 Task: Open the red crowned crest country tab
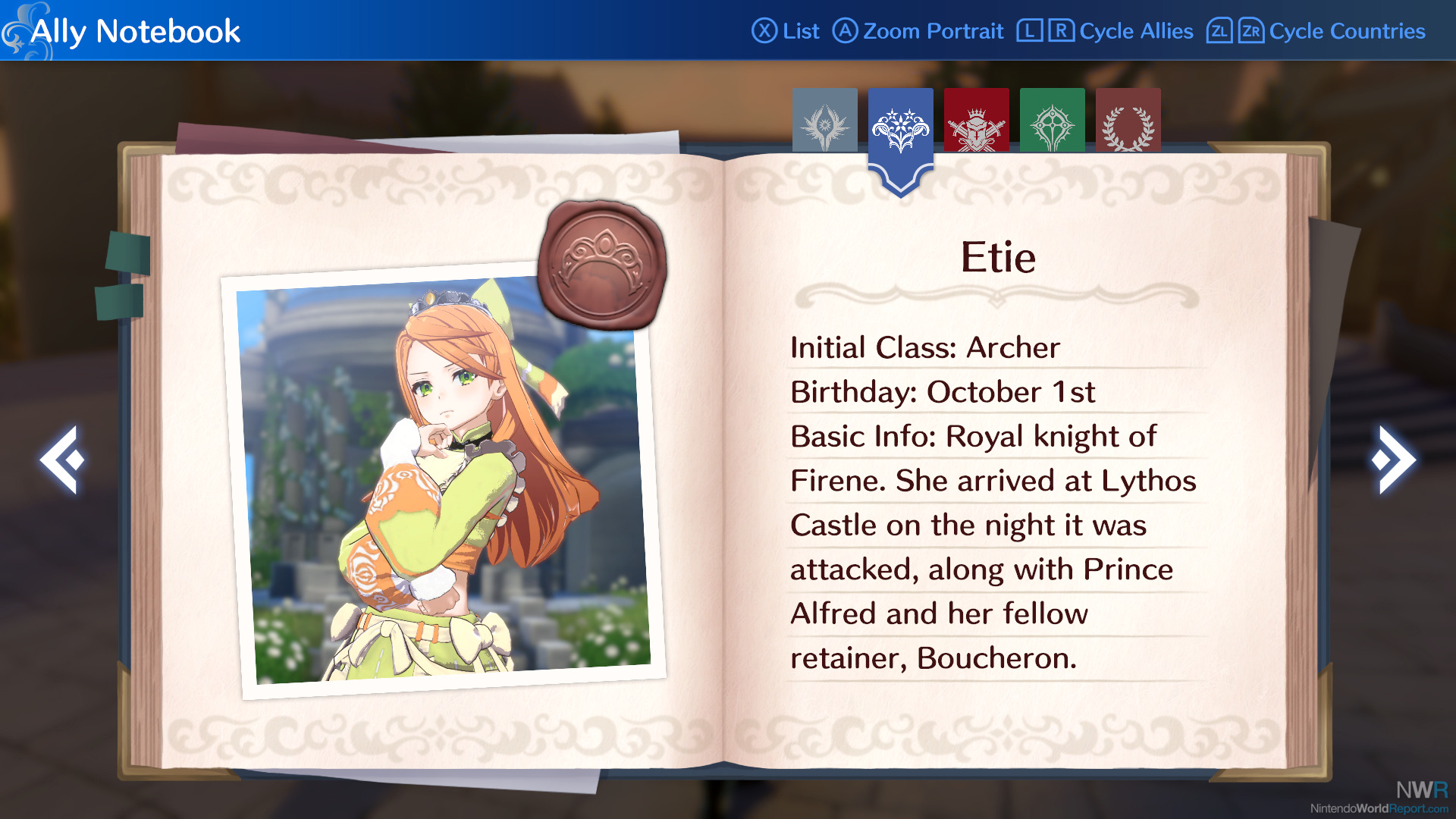(x=977, y=121)
